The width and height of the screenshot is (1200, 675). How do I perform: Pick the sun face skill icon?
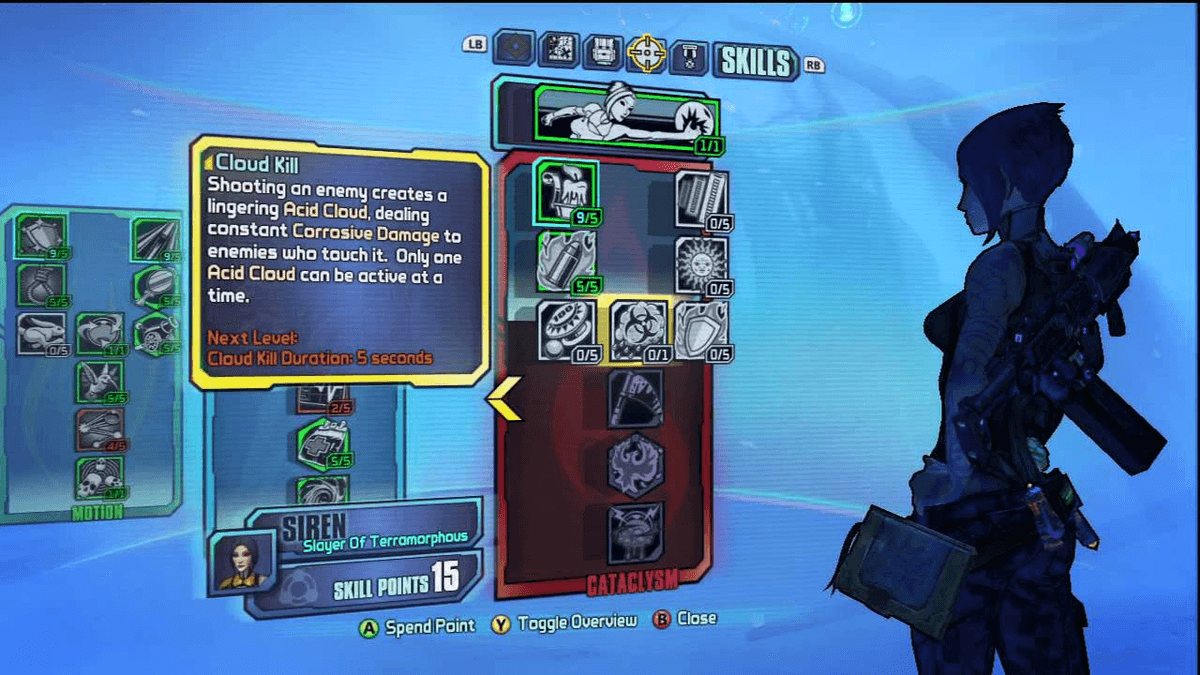click(x=701, y=264)
